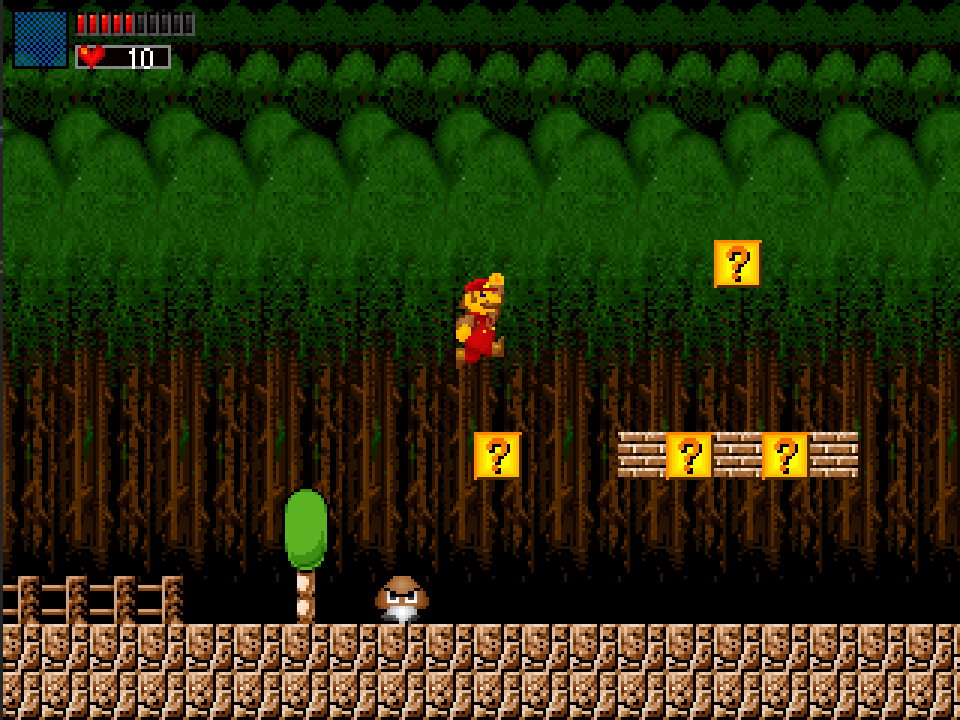Click the blue reserve item box
Image resolution: width=960 pixels, height=720 pixels.
pyautogui.click(x=40, y=39)
